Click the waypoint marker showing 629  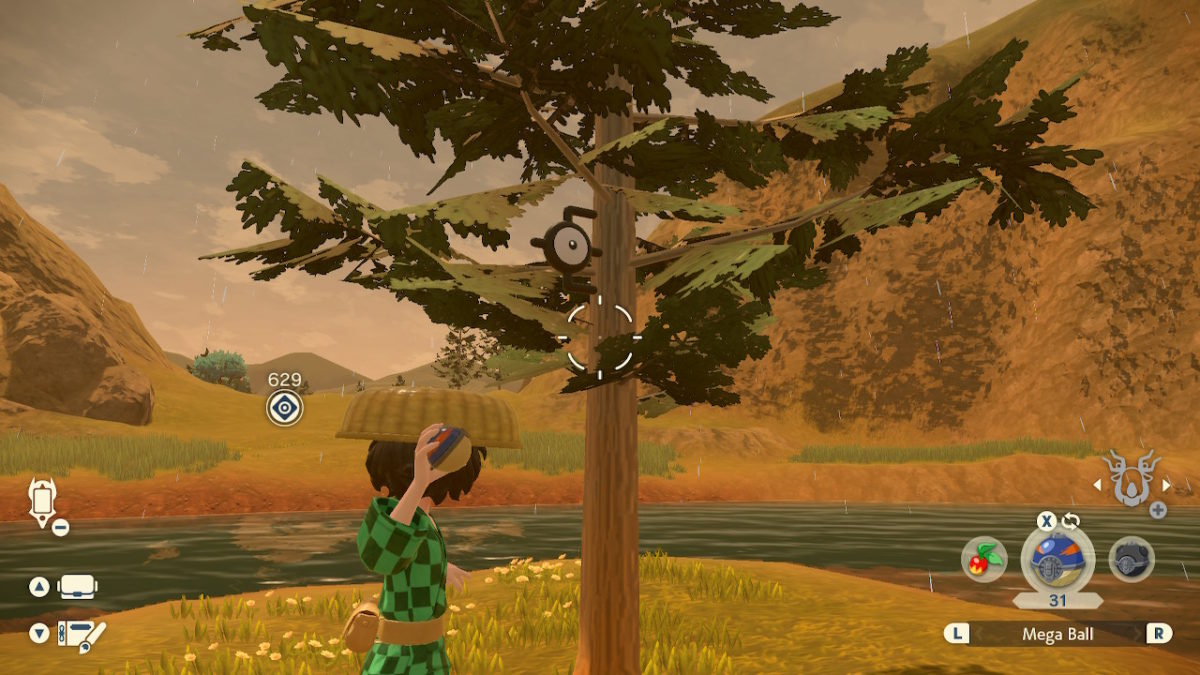pos(285,407)
